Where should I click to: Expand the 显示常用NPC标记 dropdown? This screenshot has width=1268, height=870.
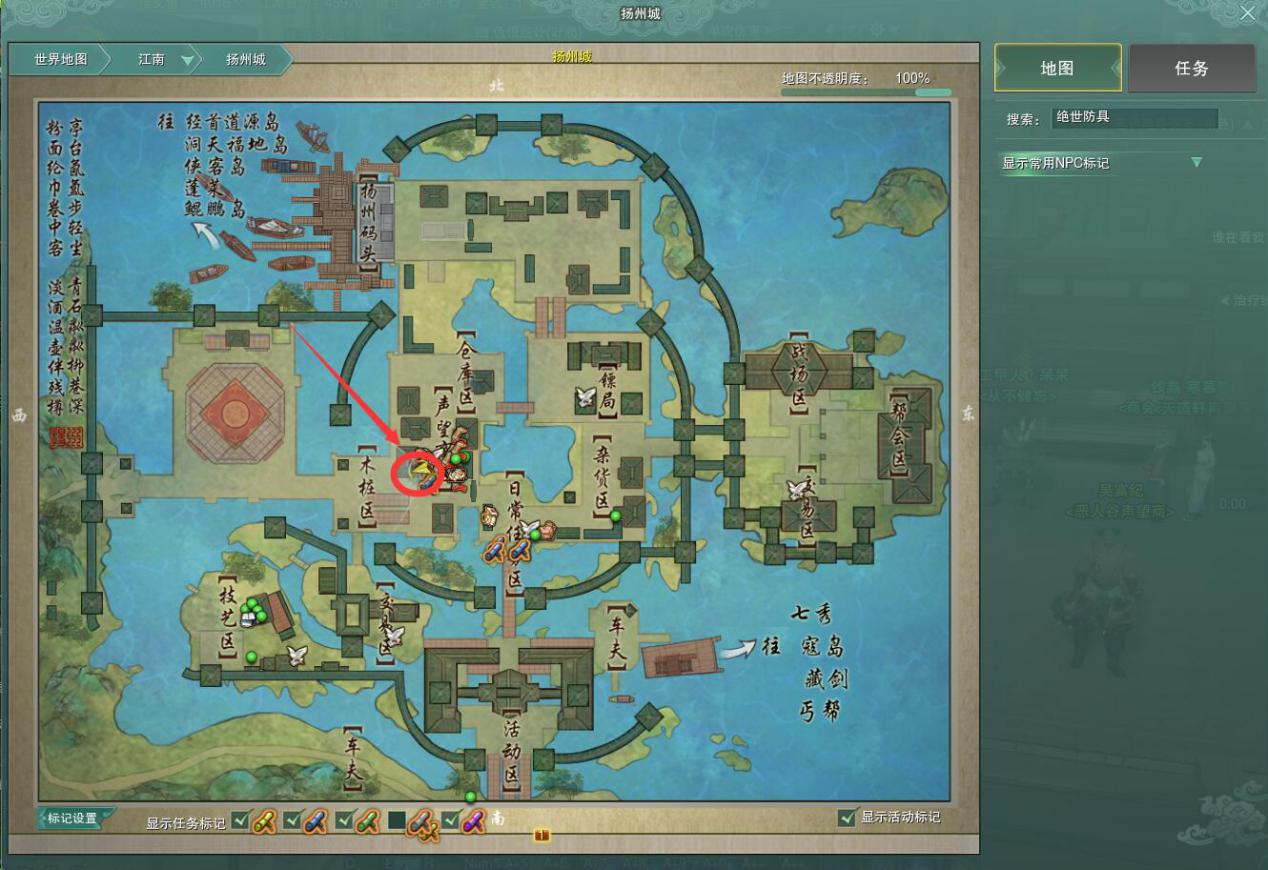pyautogui.click(x=1197, y=163)
